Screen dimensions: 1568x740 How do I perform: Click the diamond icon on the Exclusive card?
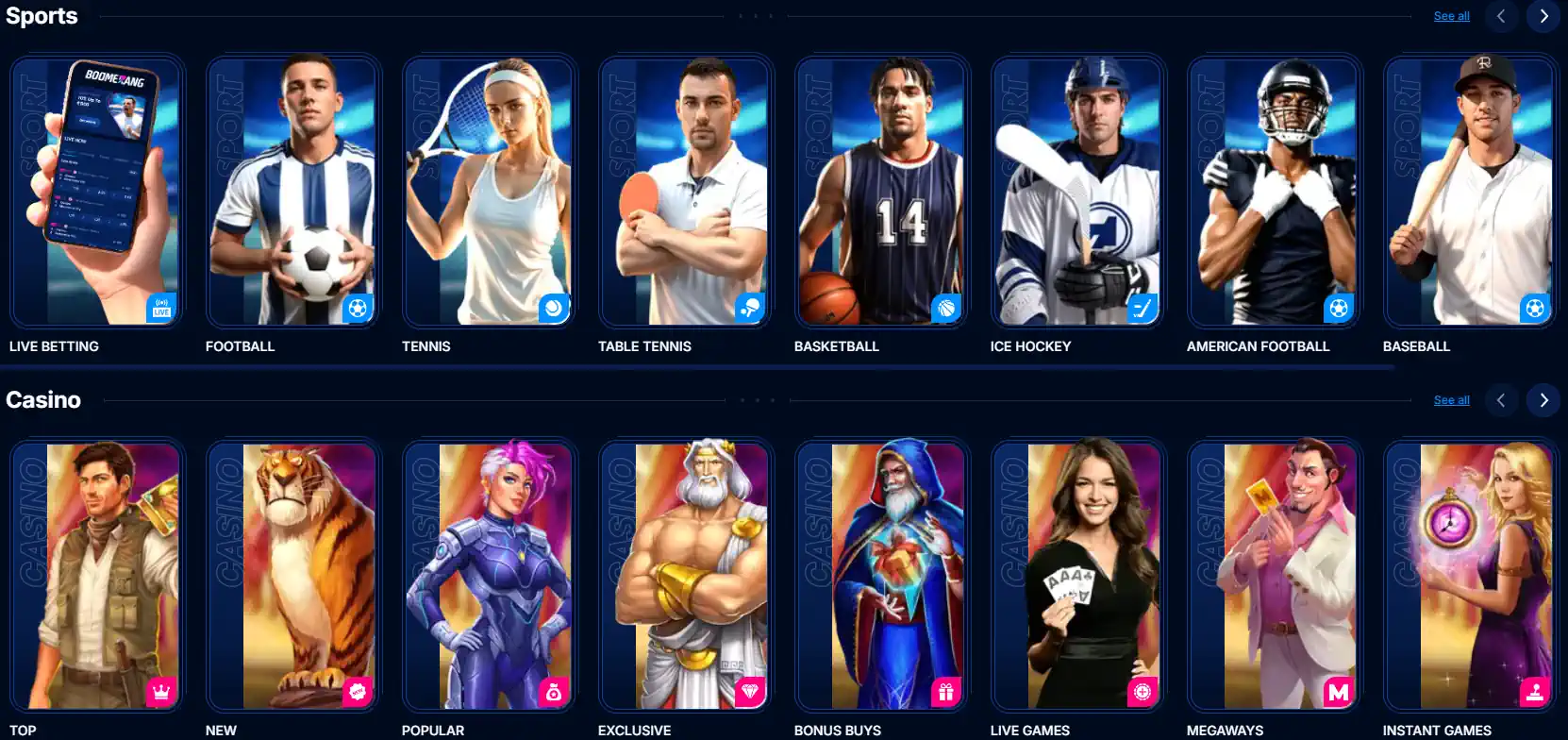coord(750,691)
